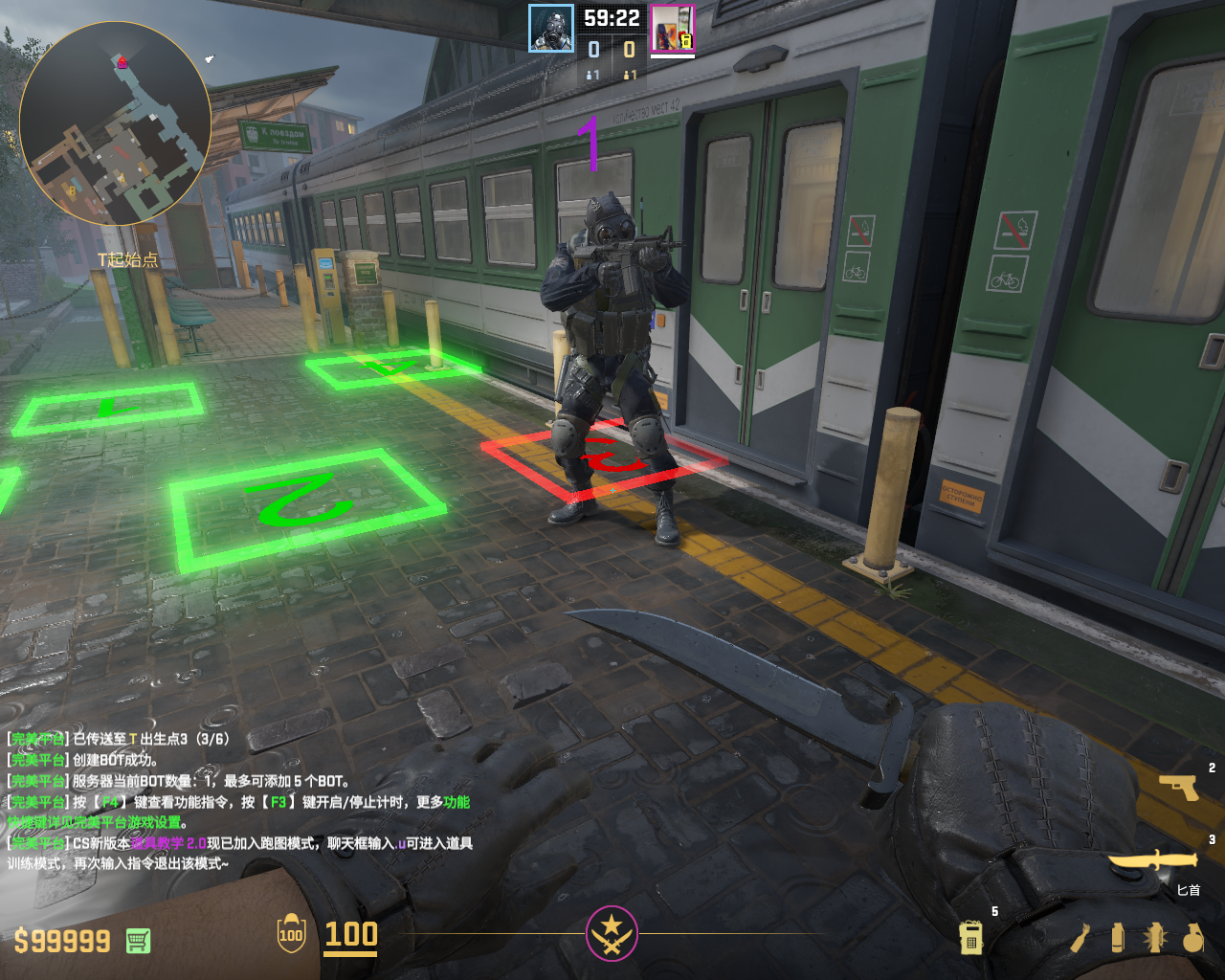Viewport: 1225px width, 980px height.
Task: Select the knife in weapon slot 3
Action: (x=1152, y=860)
